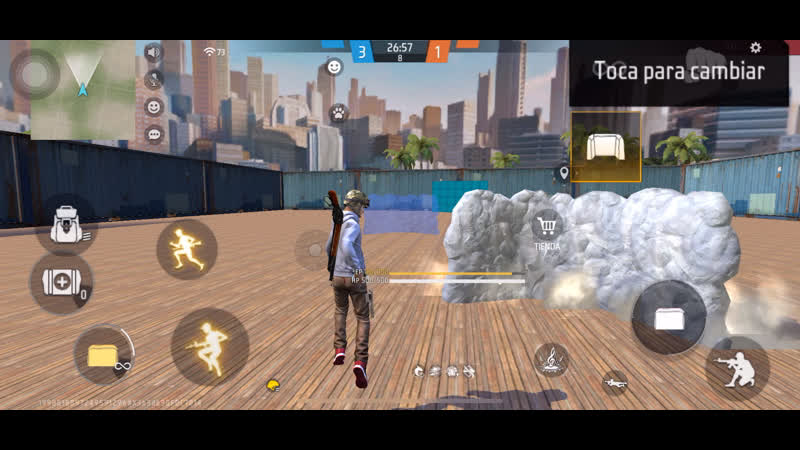Click the campfire music note icon

(x=550, y=359)
